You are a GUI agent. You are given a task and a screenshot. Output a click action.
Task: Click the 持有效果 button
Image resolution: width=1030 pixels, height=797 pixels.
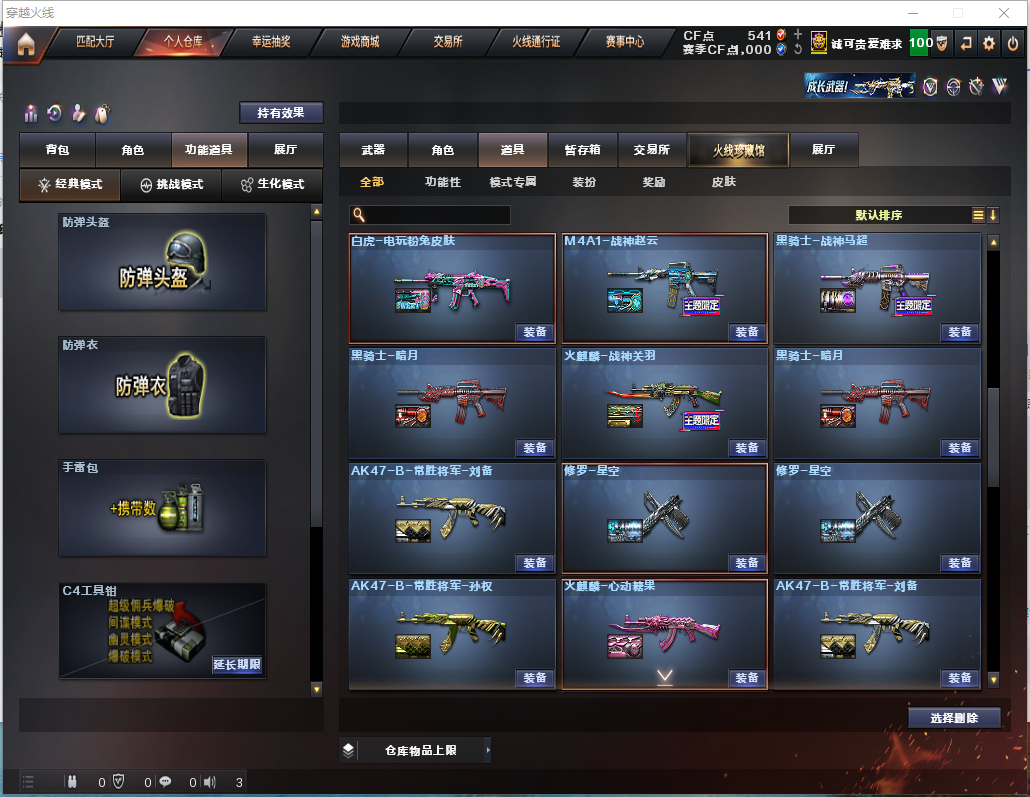pyautogui.click(x=281, y=113)
